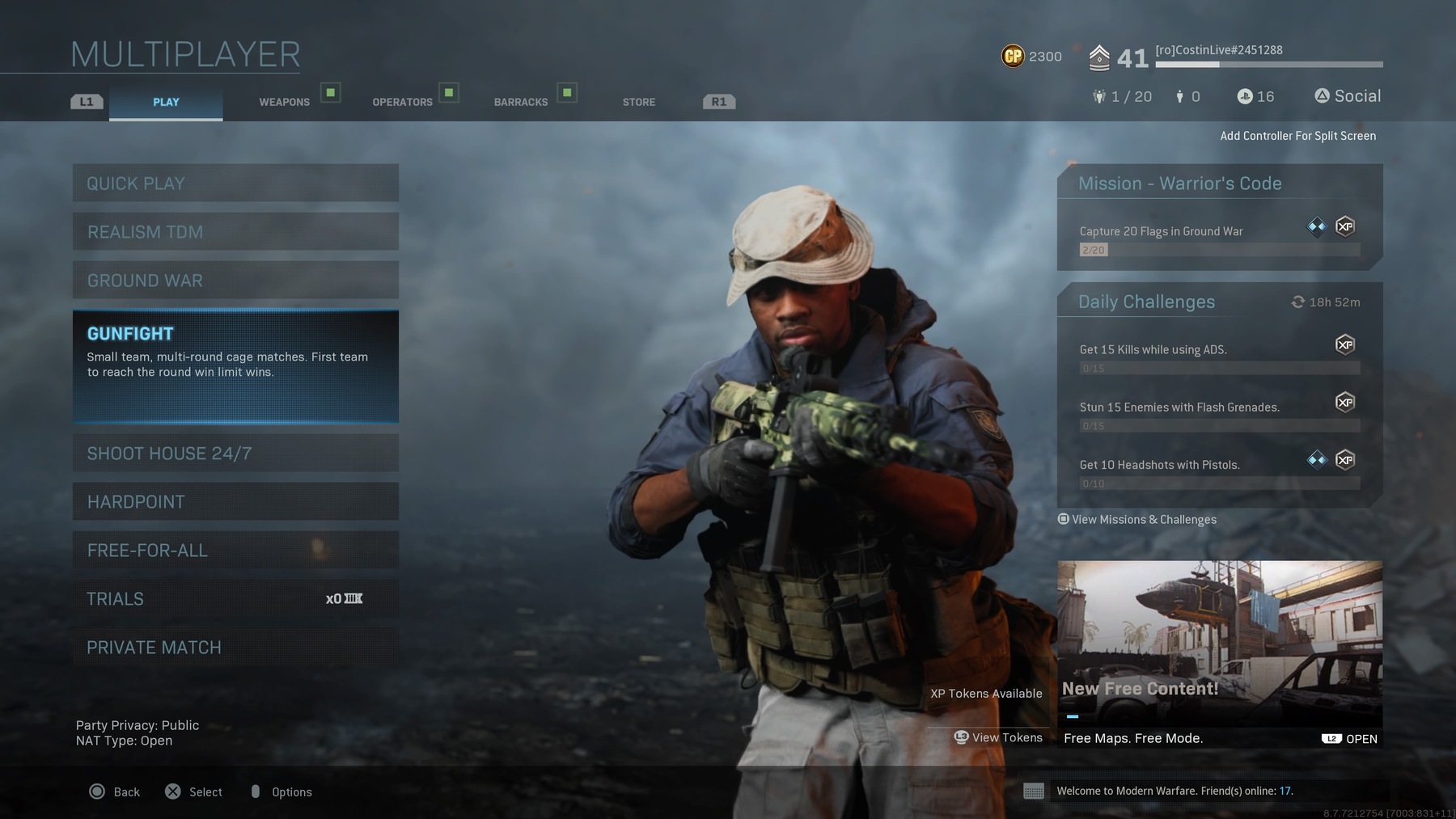The height and width of the screenshot is (819, 1456).
Task: Open Private Match
Action: point(235,648)
